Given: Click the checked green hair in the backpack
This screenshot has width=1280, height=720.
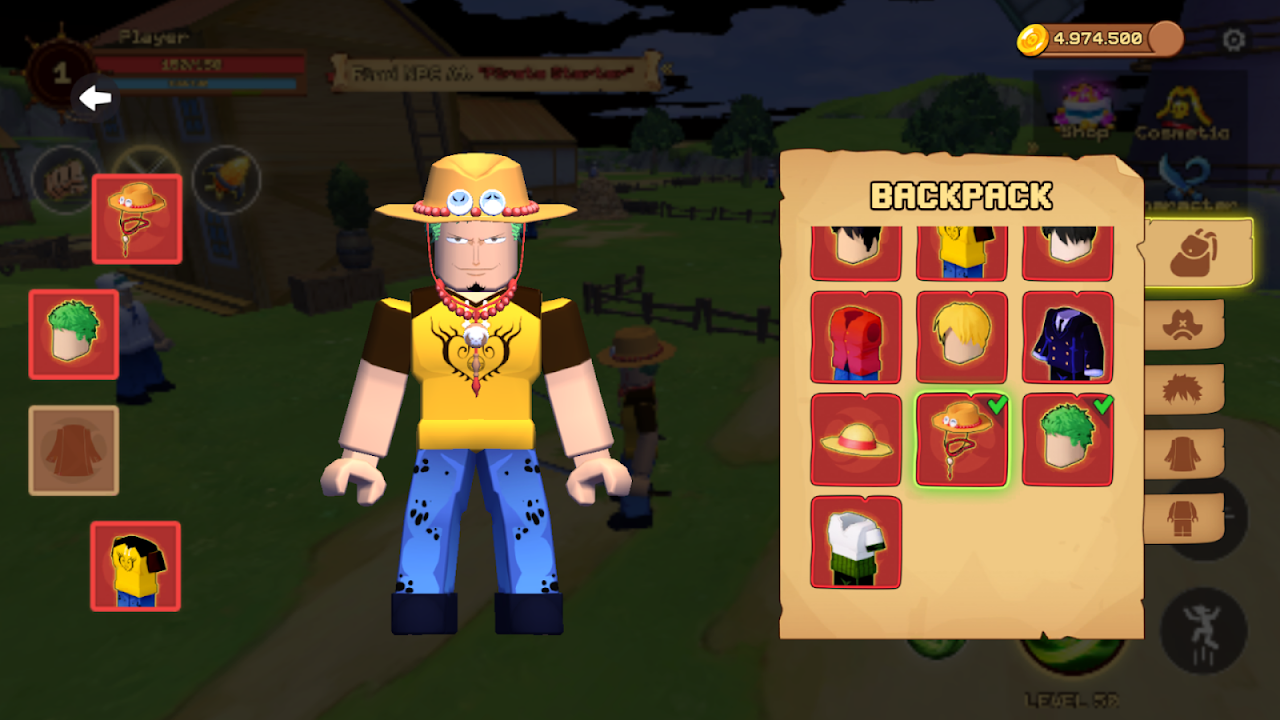Looking at the screenshot, I should 1068,440.
